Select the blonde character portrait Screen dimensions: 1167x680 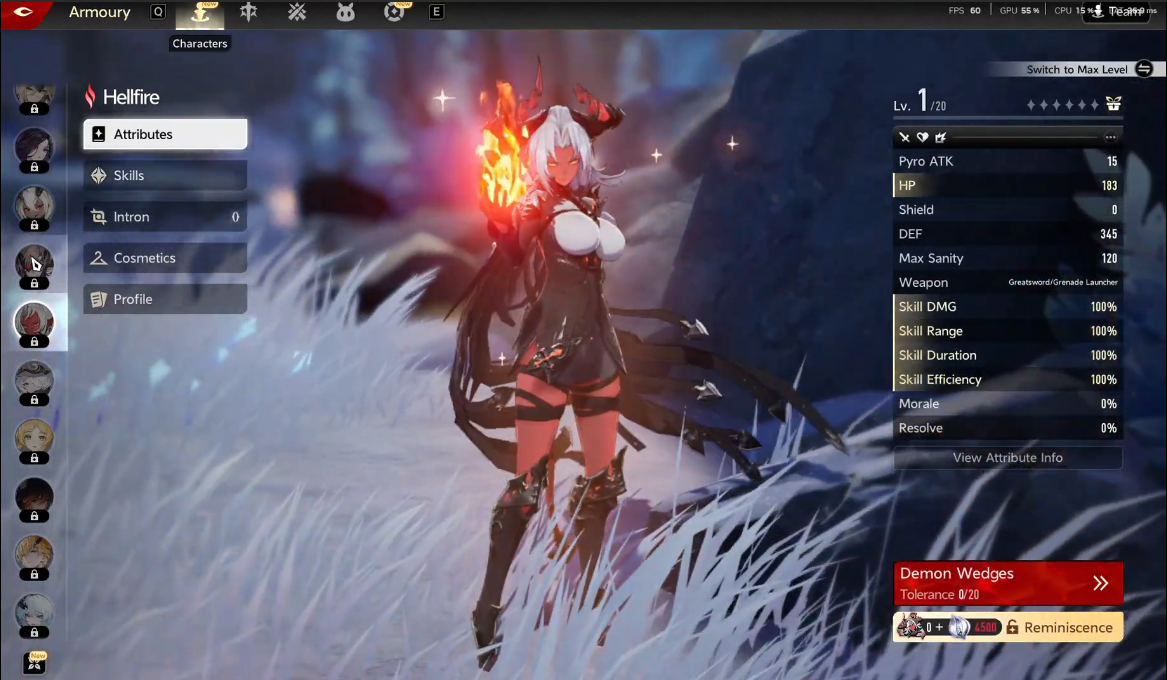pyautogui.click(x=34, y=438)
